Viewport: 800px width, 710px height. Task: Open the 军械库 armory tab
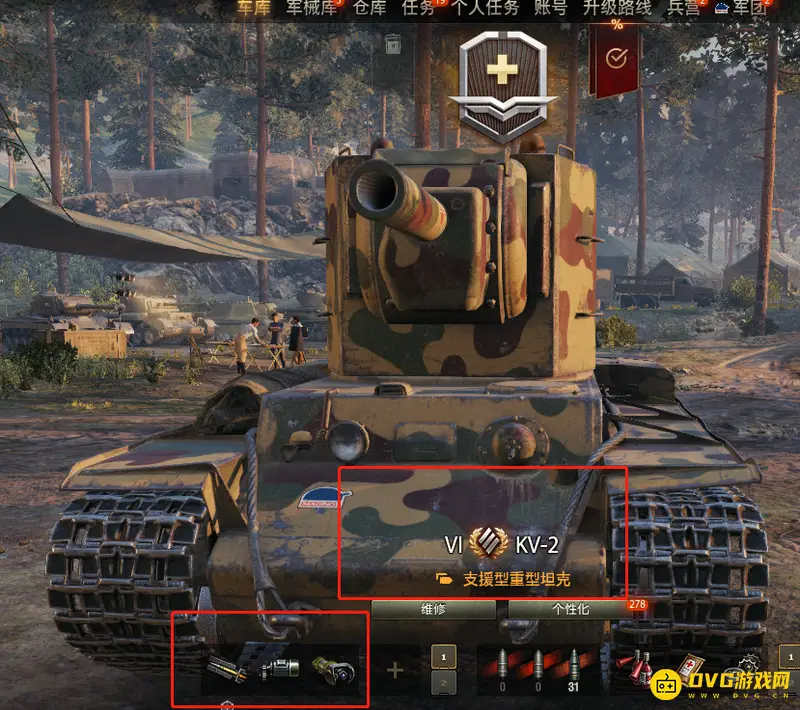point(312,8)
